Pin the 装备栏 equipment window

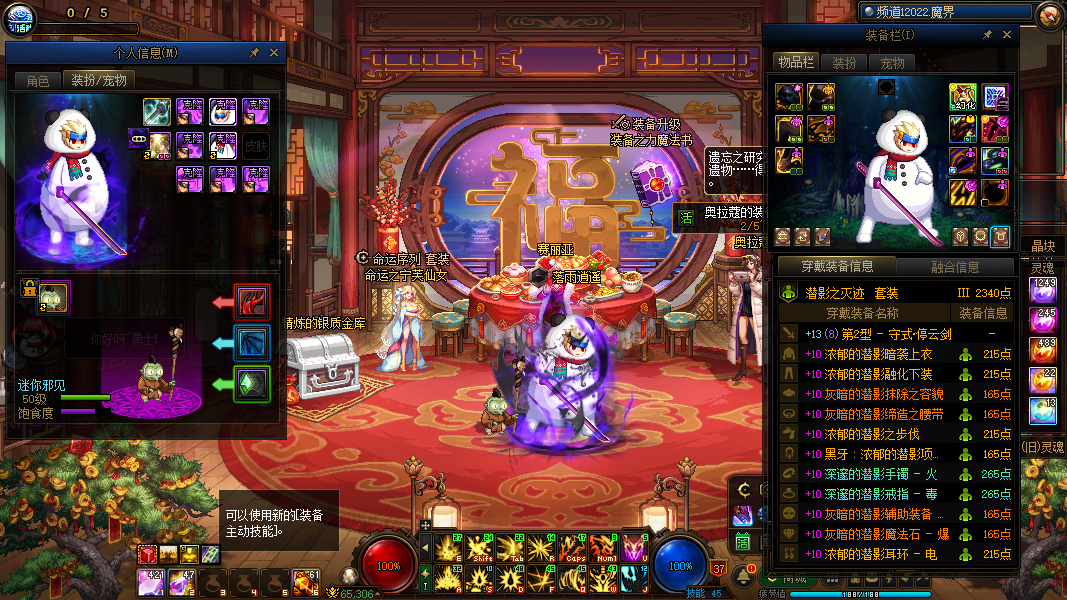(x=987, y=35)
